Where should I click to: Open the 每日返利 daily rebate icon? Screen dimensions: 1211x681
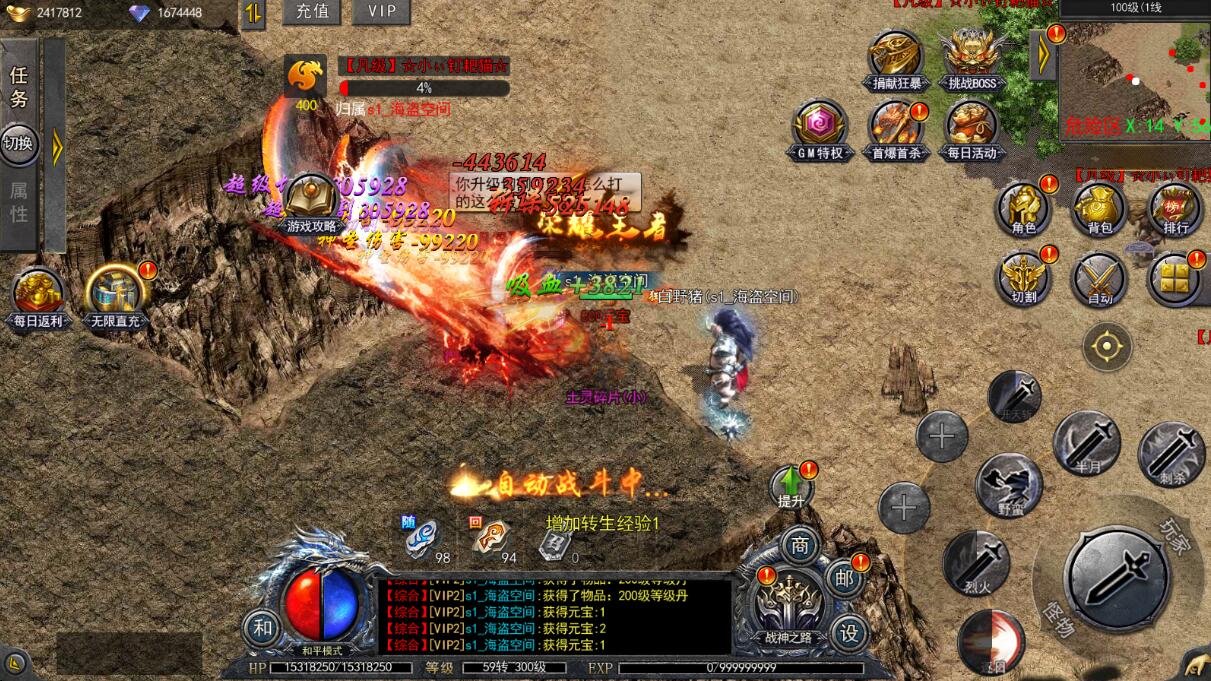pos(38,295)
